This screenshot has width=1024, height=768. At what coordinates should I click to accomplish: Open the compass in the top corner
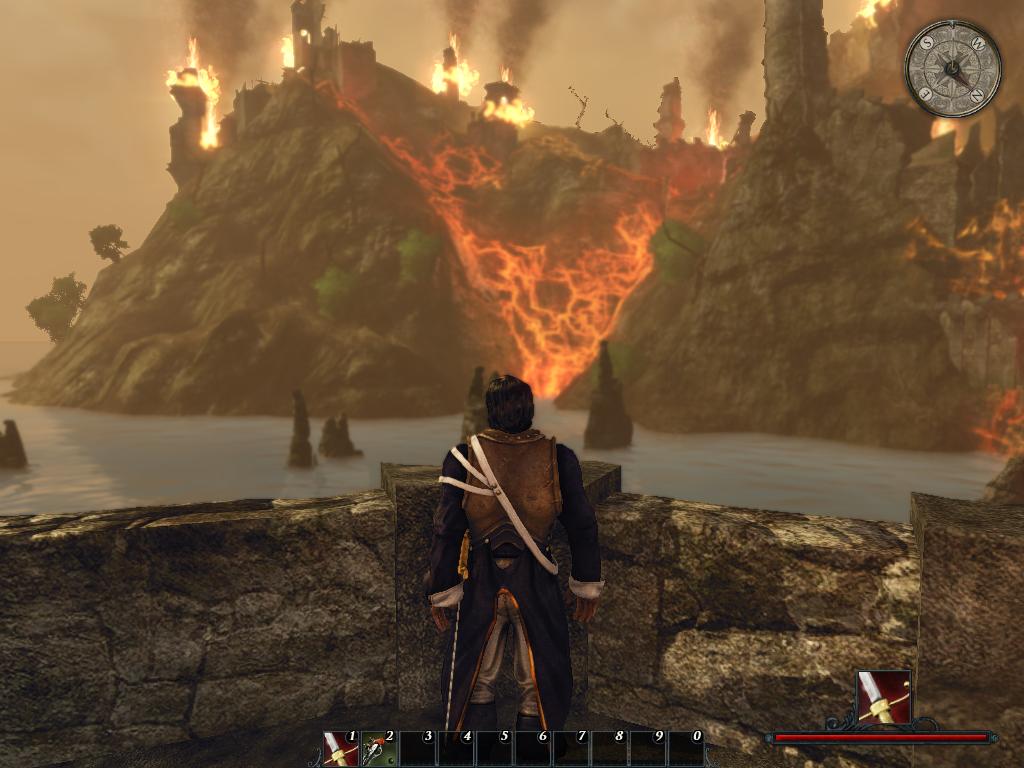click(x=953, y=69)
